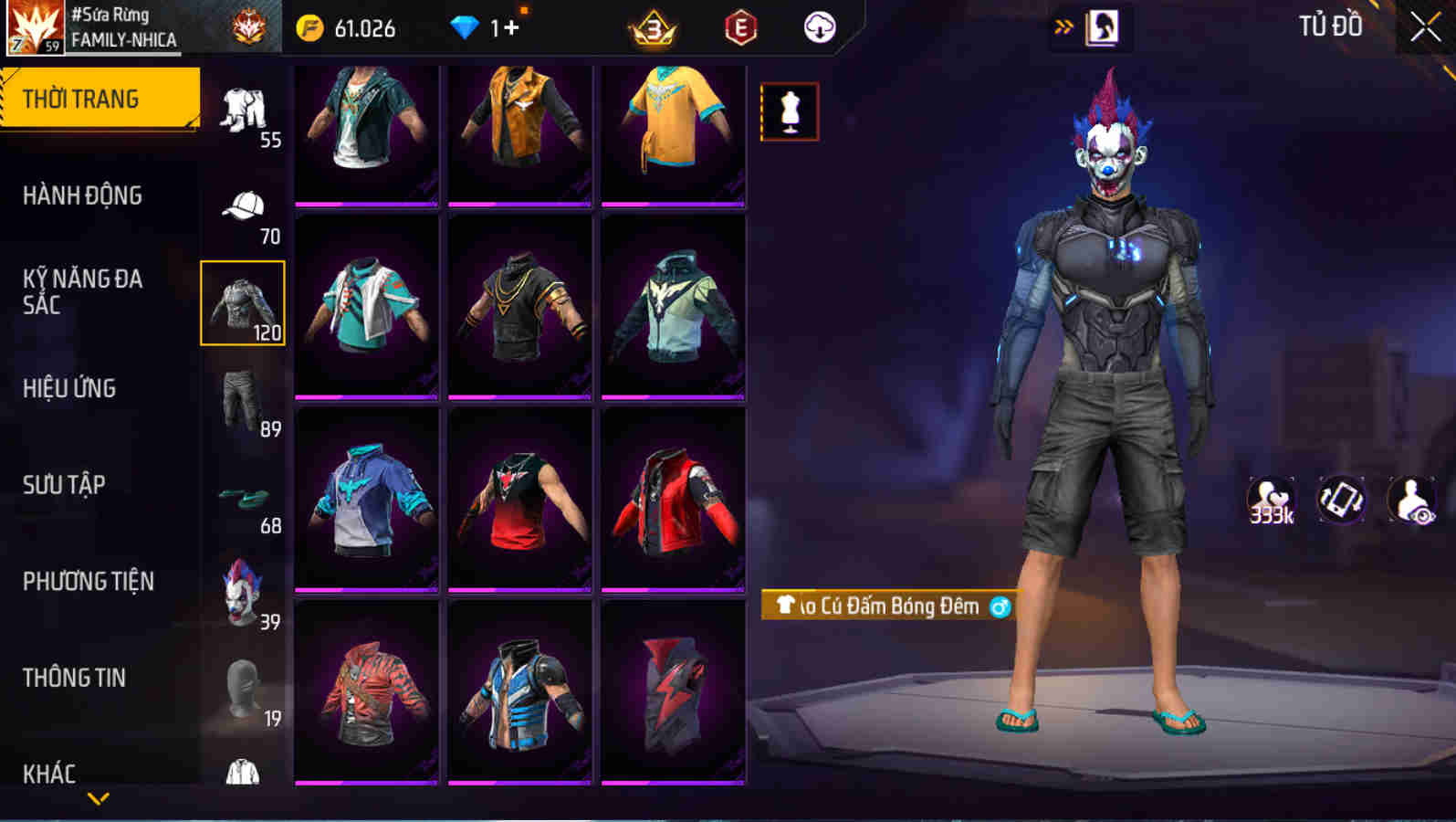Toggle the mannequin preview display

(x=789, y=111)
